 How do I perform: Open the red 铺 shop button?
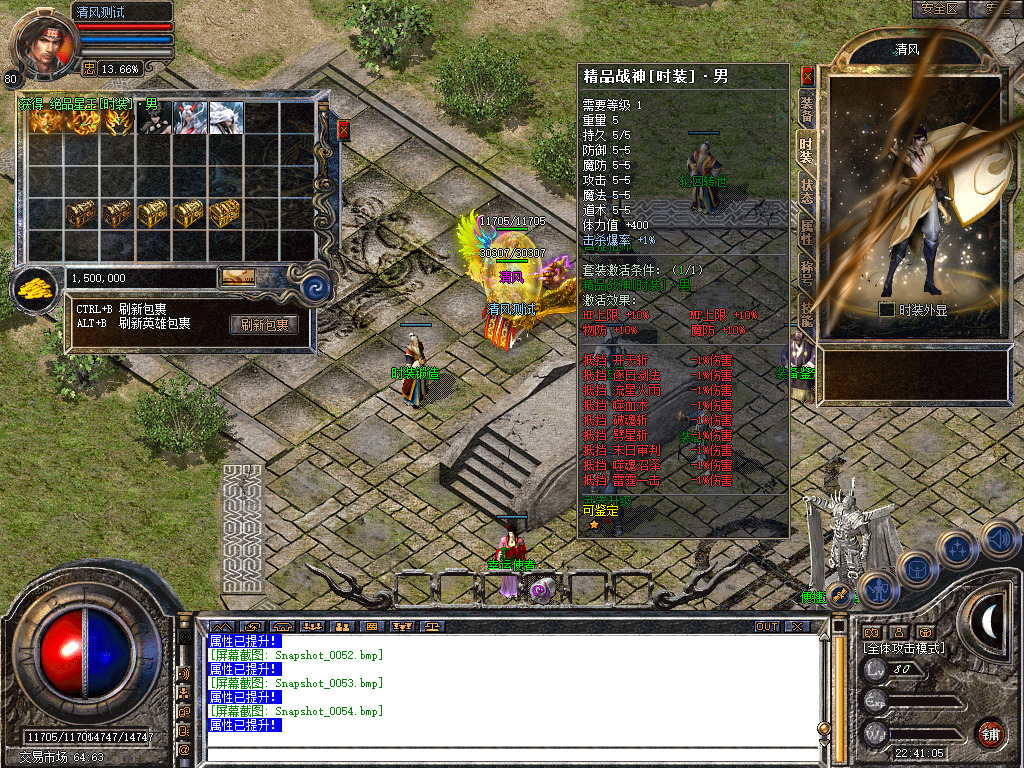pos(990,733)
